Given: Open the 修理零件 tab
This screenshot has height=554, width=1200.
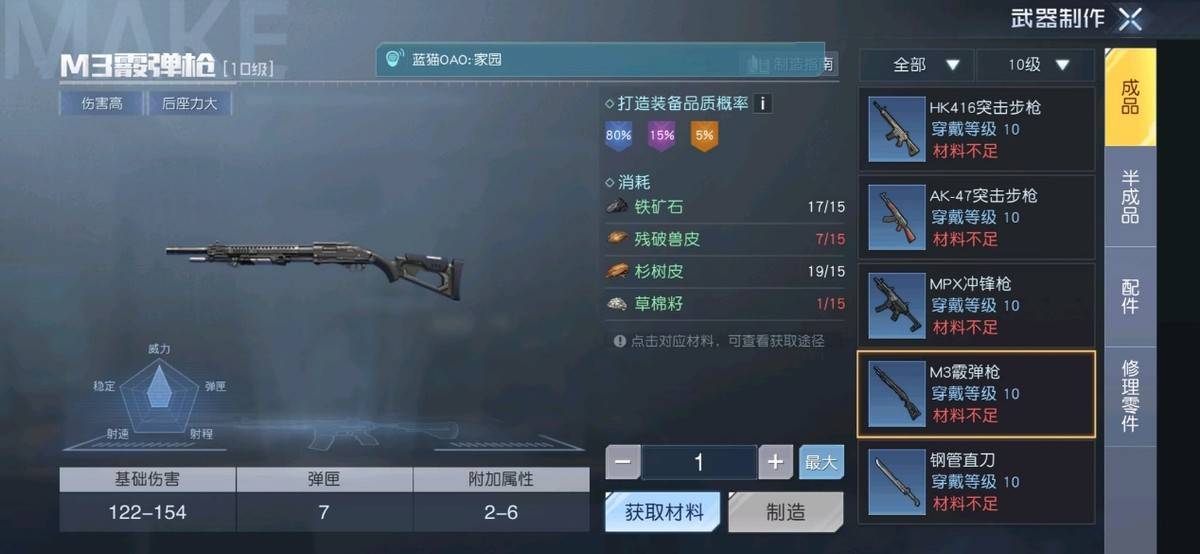Looking at the screenshot, I should tap(1130, 395).
